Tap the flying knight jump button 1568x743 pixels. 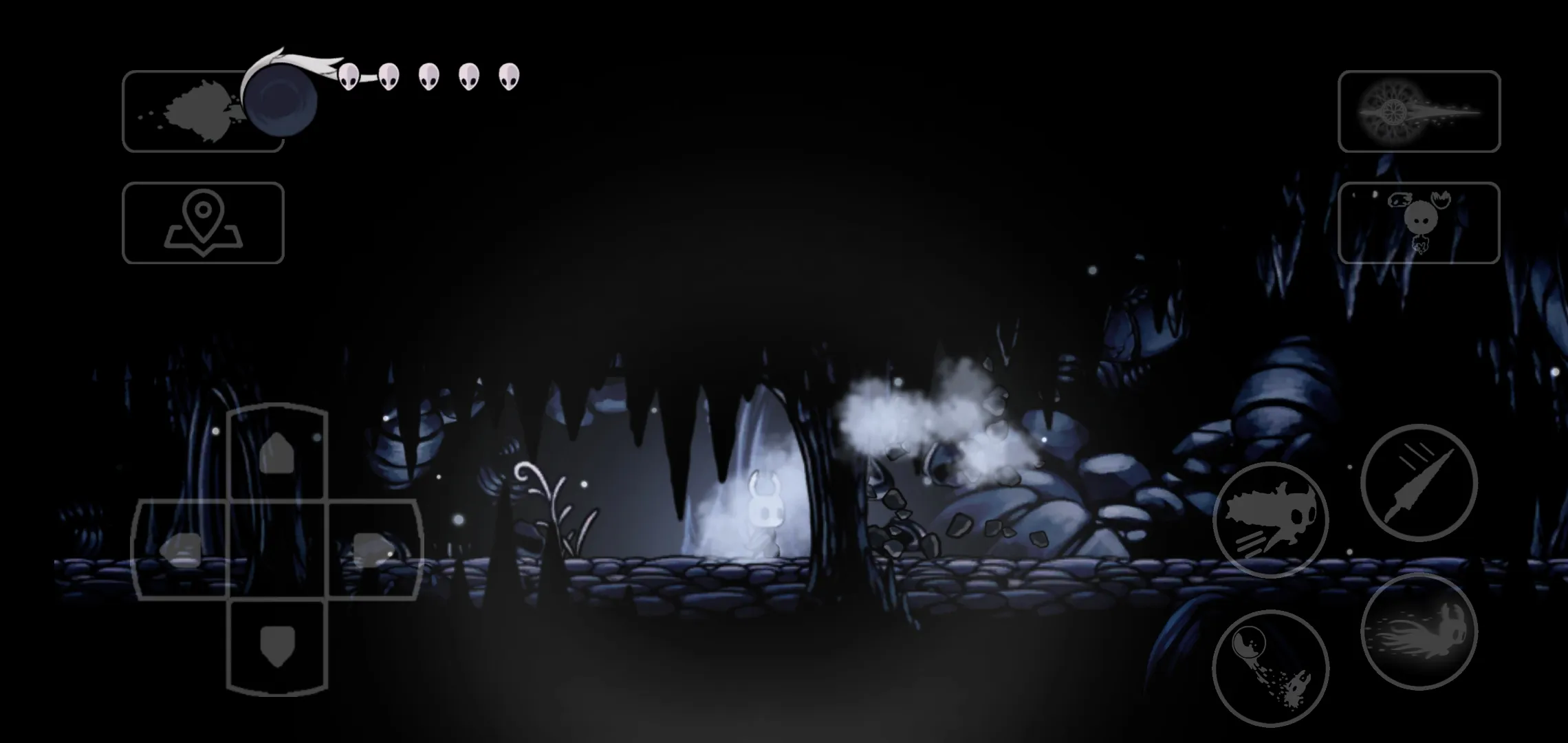tap(1419, 631)
